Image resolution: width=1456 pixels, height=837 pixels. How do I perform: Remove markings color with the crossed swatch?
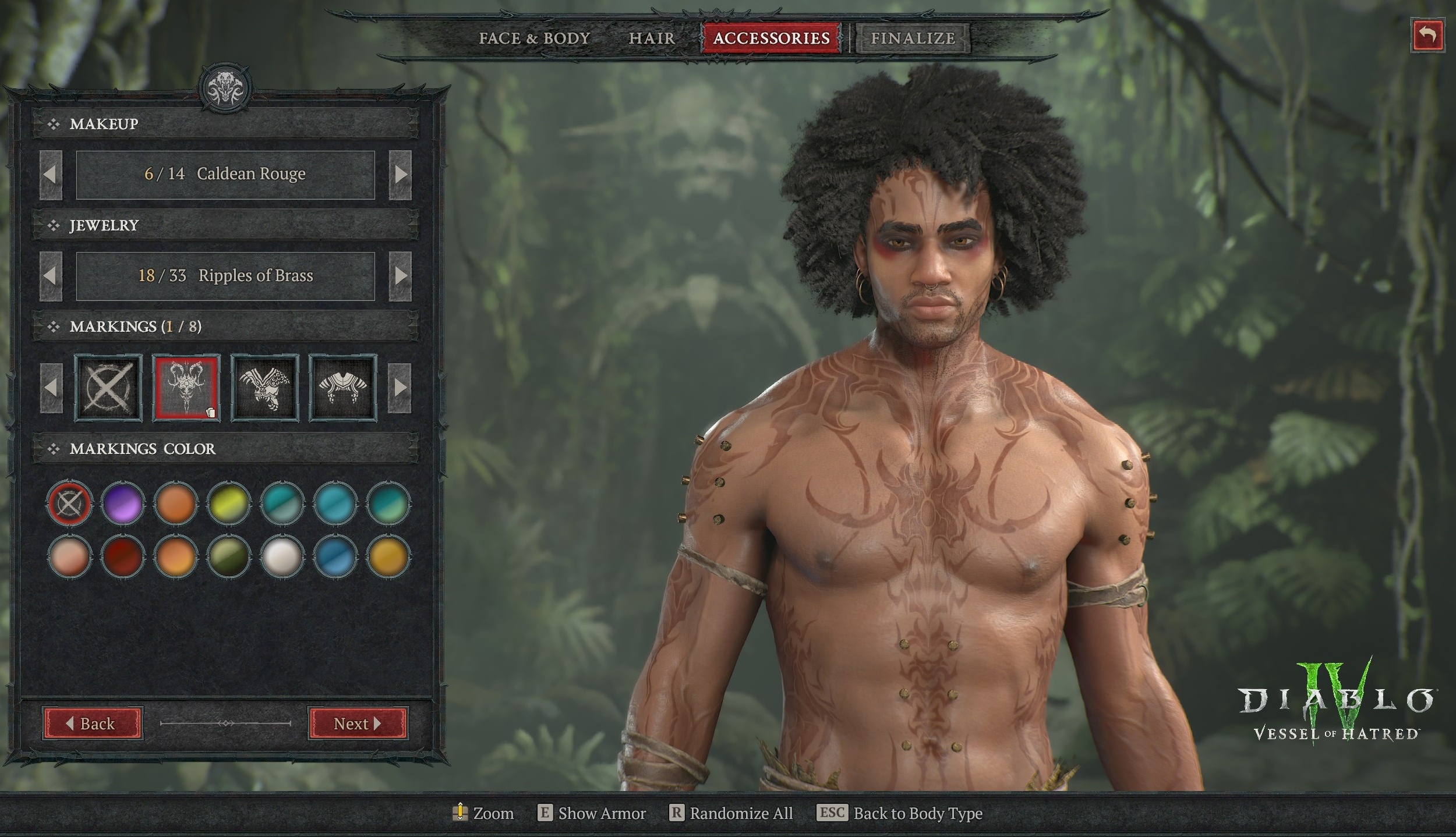coord(69,503)
